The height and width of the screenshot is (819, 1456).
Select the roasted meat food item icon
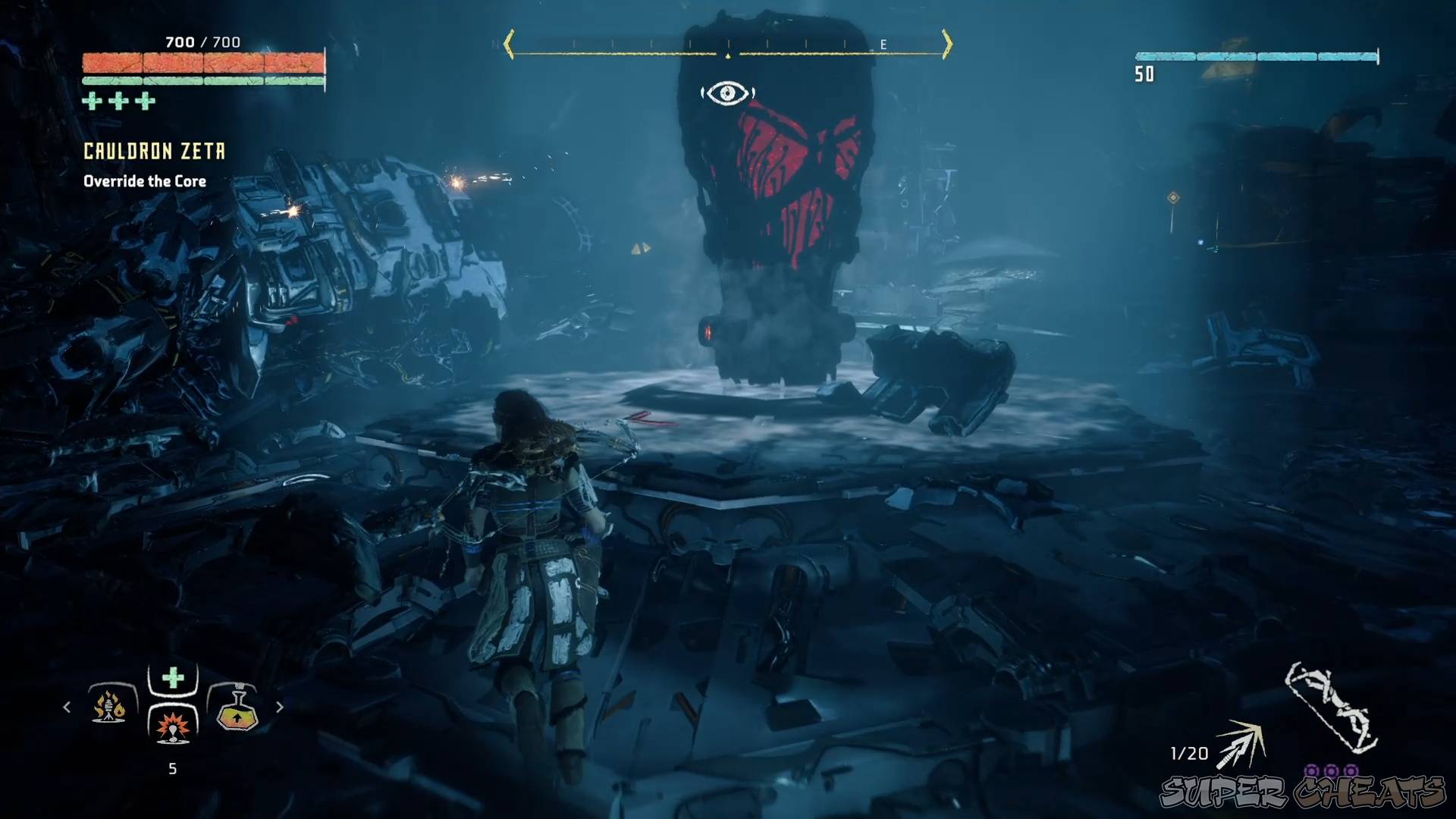(x=108, y=707)
